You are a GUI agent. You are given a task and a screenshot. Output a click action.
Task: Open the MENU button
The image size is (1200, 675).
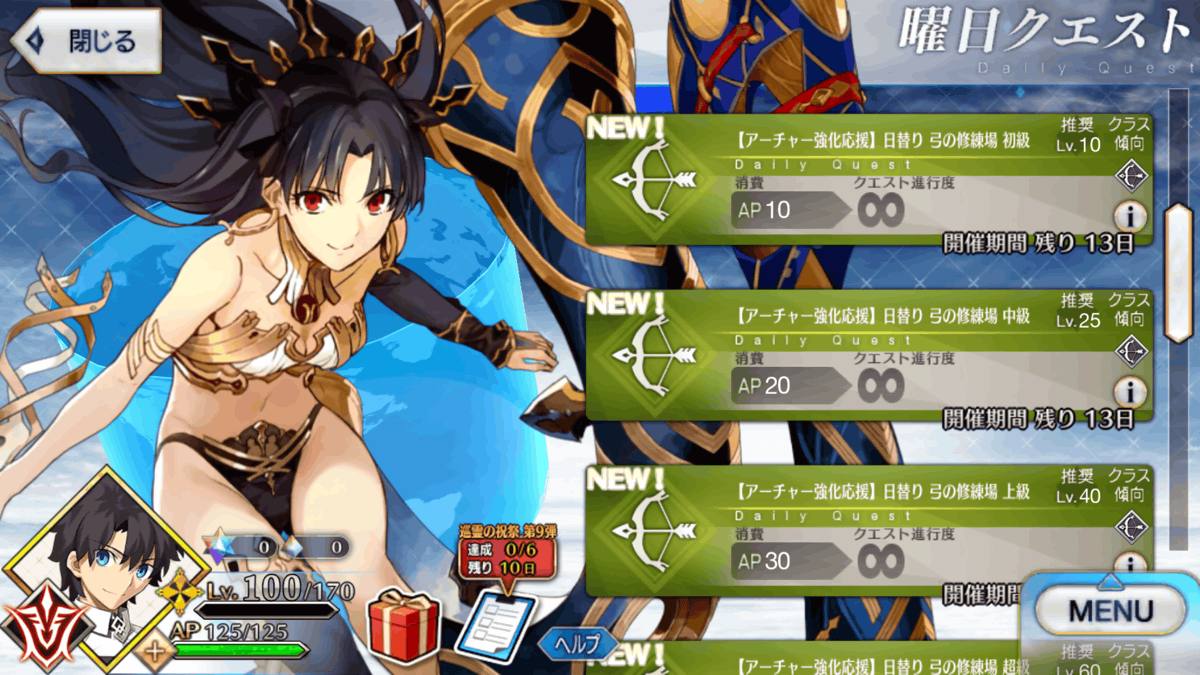[1110, 610]
